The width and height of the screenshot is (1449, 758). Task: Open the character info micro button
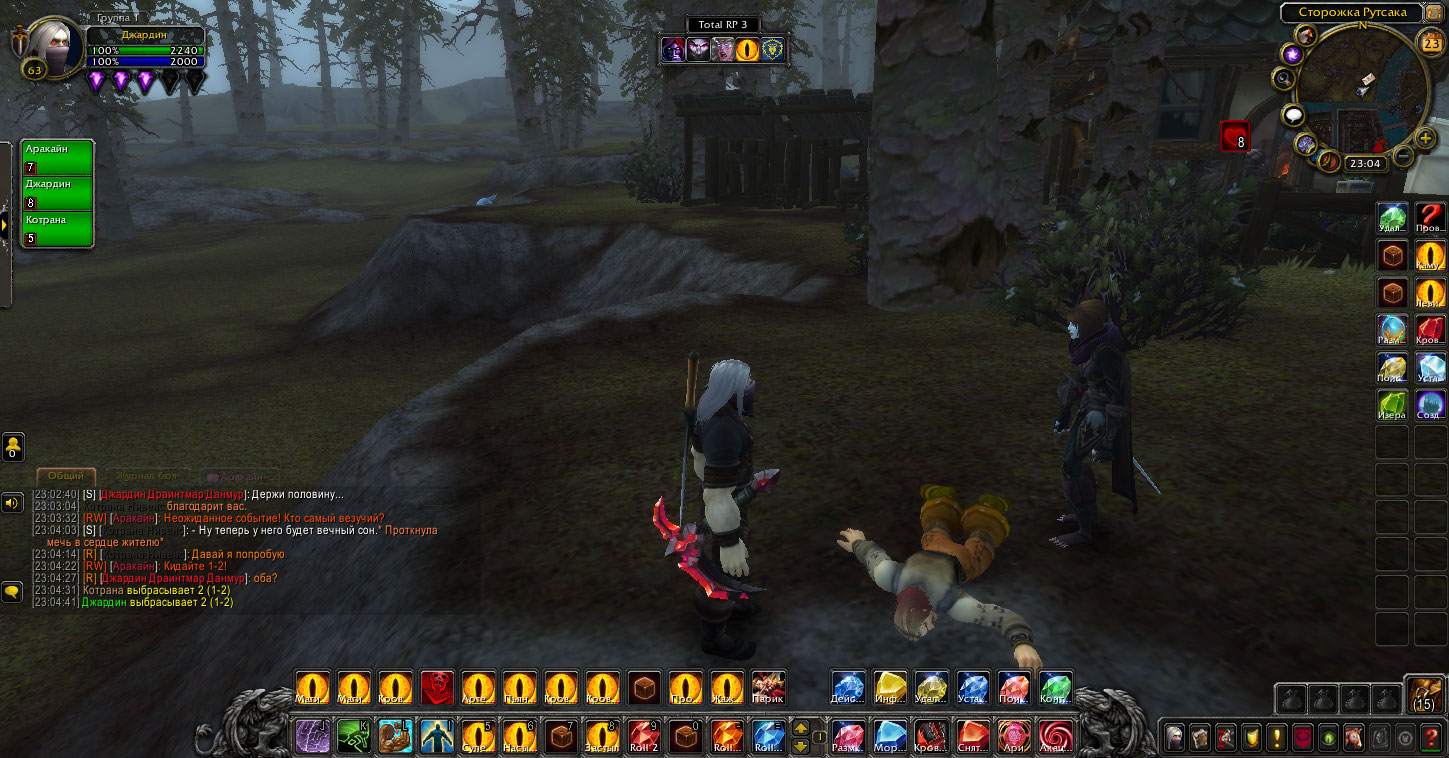coord(1175,738)
